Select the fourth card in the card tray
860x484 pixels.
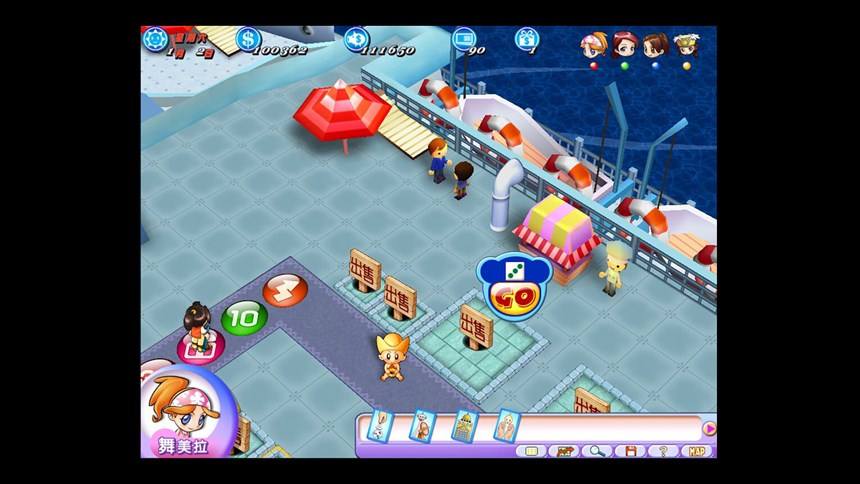506,427
